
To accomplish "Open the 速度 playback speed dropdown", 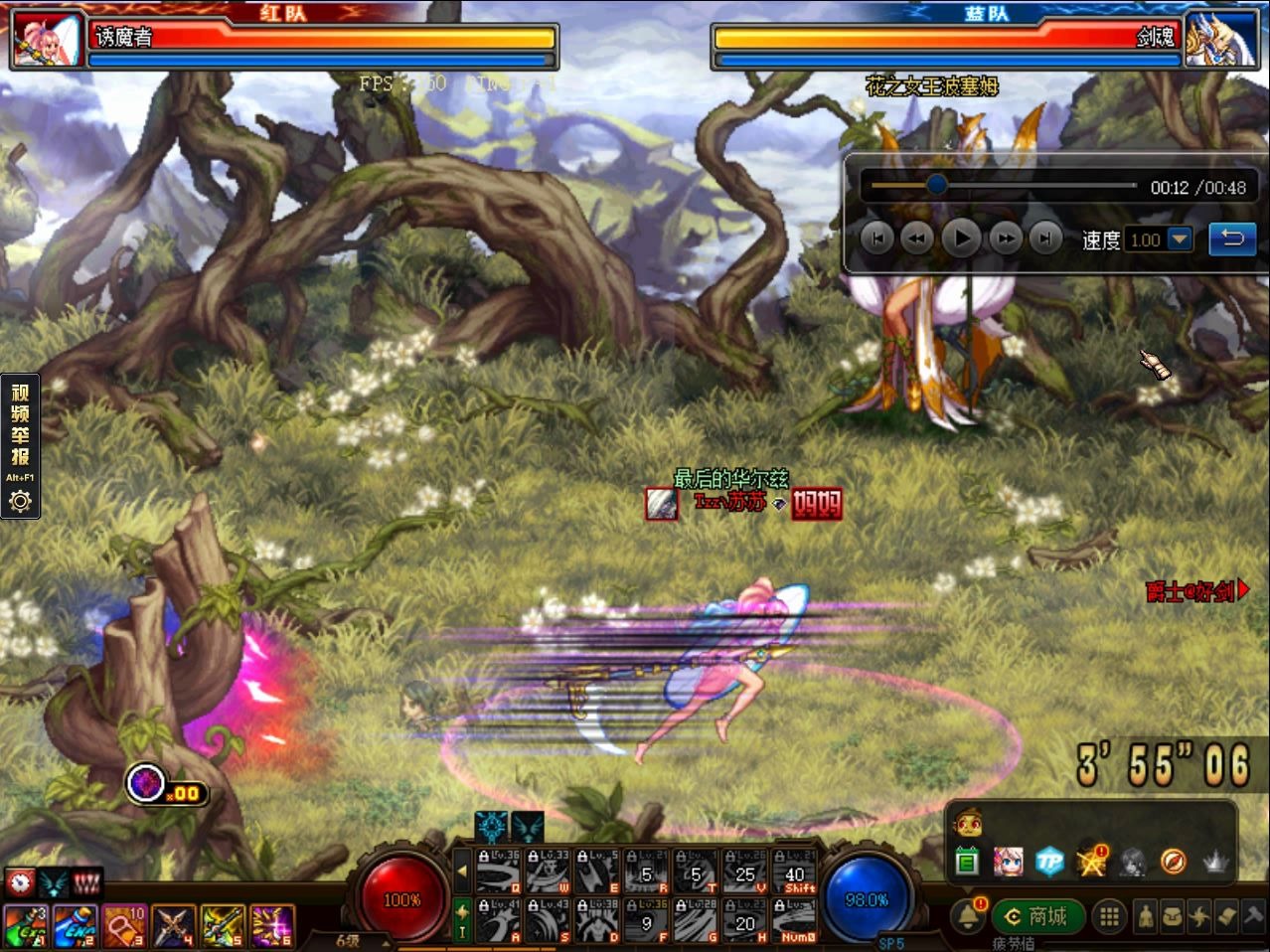I will [x=1180, y=239].
